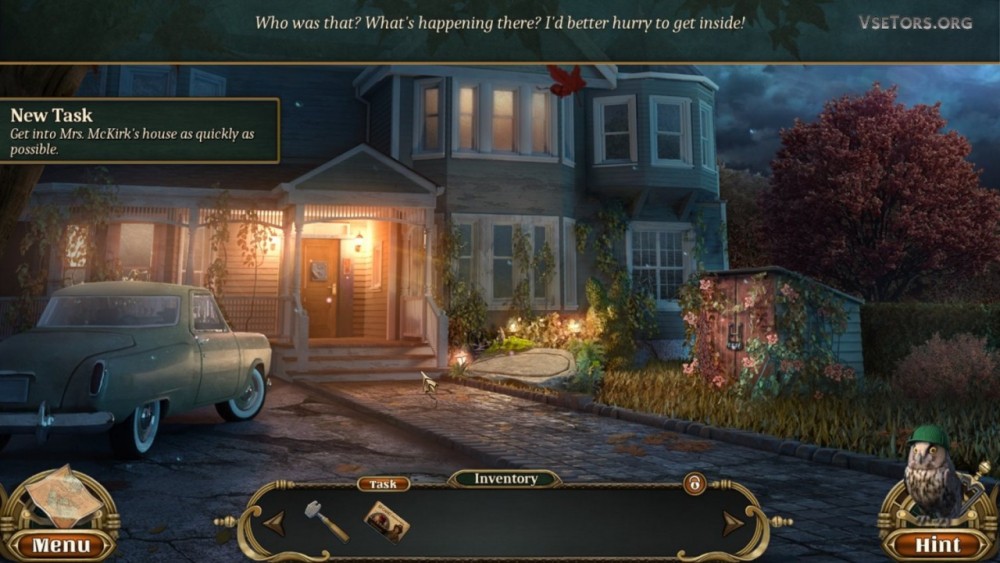Click the Task tab on the inventory bar
This screenshot has width=1000, height=563.
383,484
